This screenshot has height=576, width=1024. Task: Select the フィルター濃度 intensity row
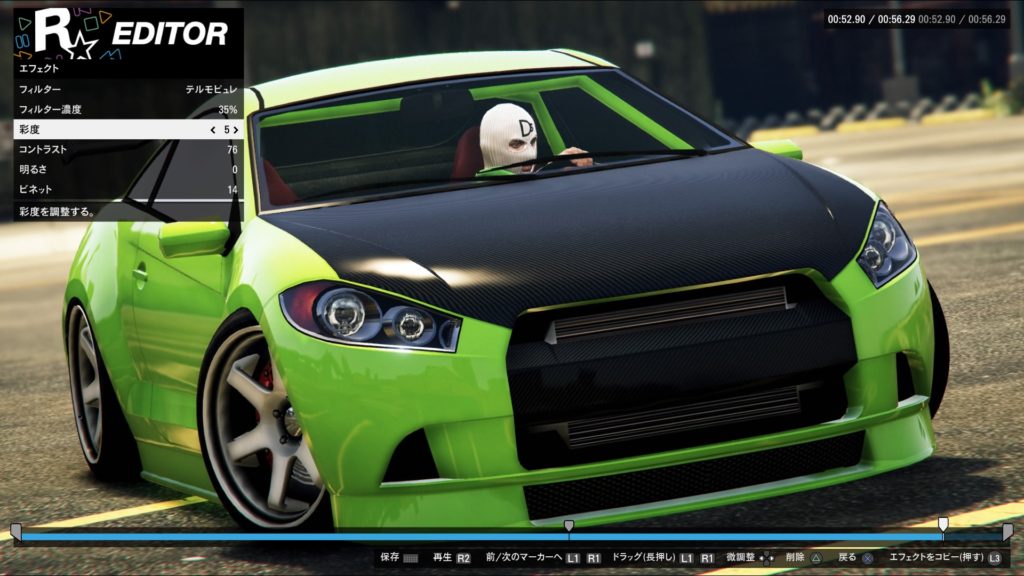[x=126, y=109]
